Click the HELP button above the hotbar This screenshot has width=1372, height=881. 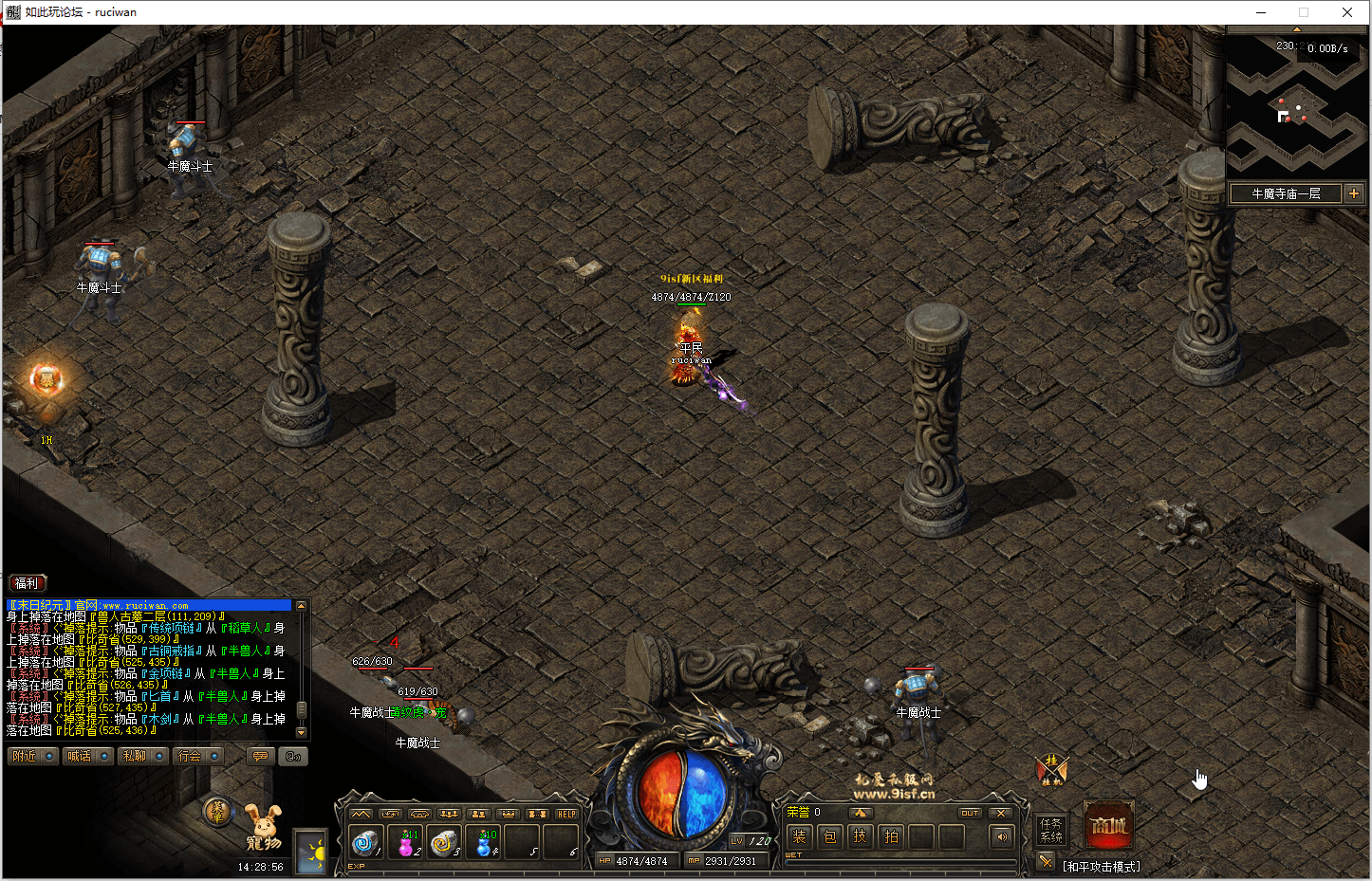coord(566,814)
